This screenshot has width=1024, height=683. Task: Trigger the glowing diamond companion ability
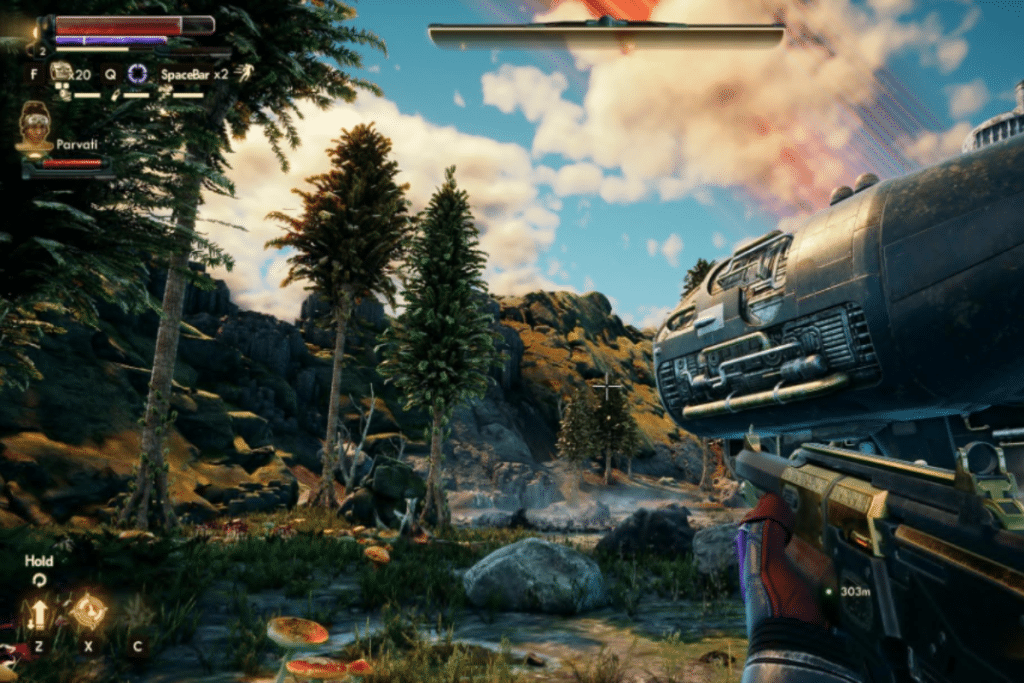tap(88, 611)
